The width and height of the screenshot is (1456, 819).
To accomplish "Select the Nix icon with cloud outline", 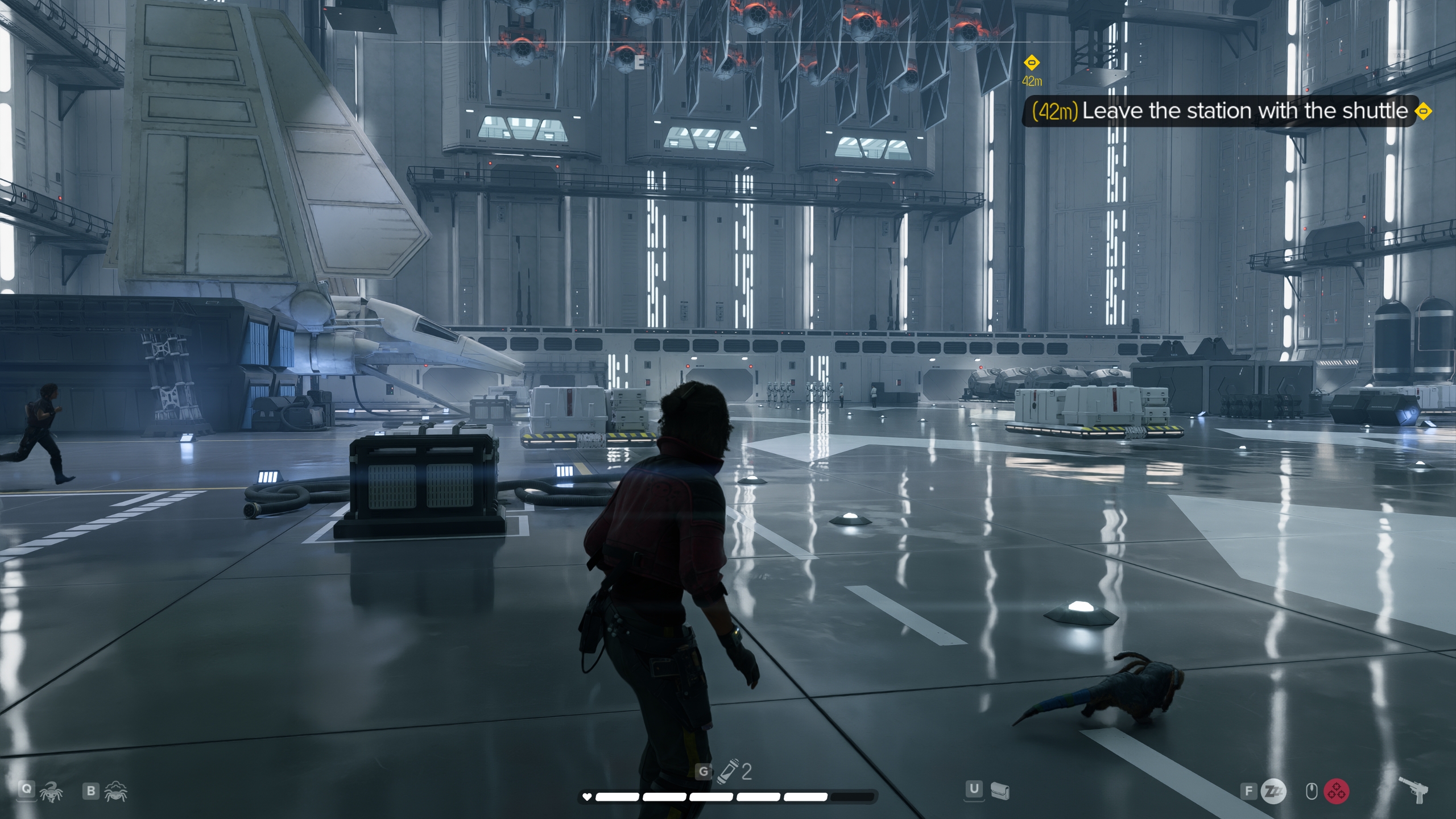I will point(115,791).
